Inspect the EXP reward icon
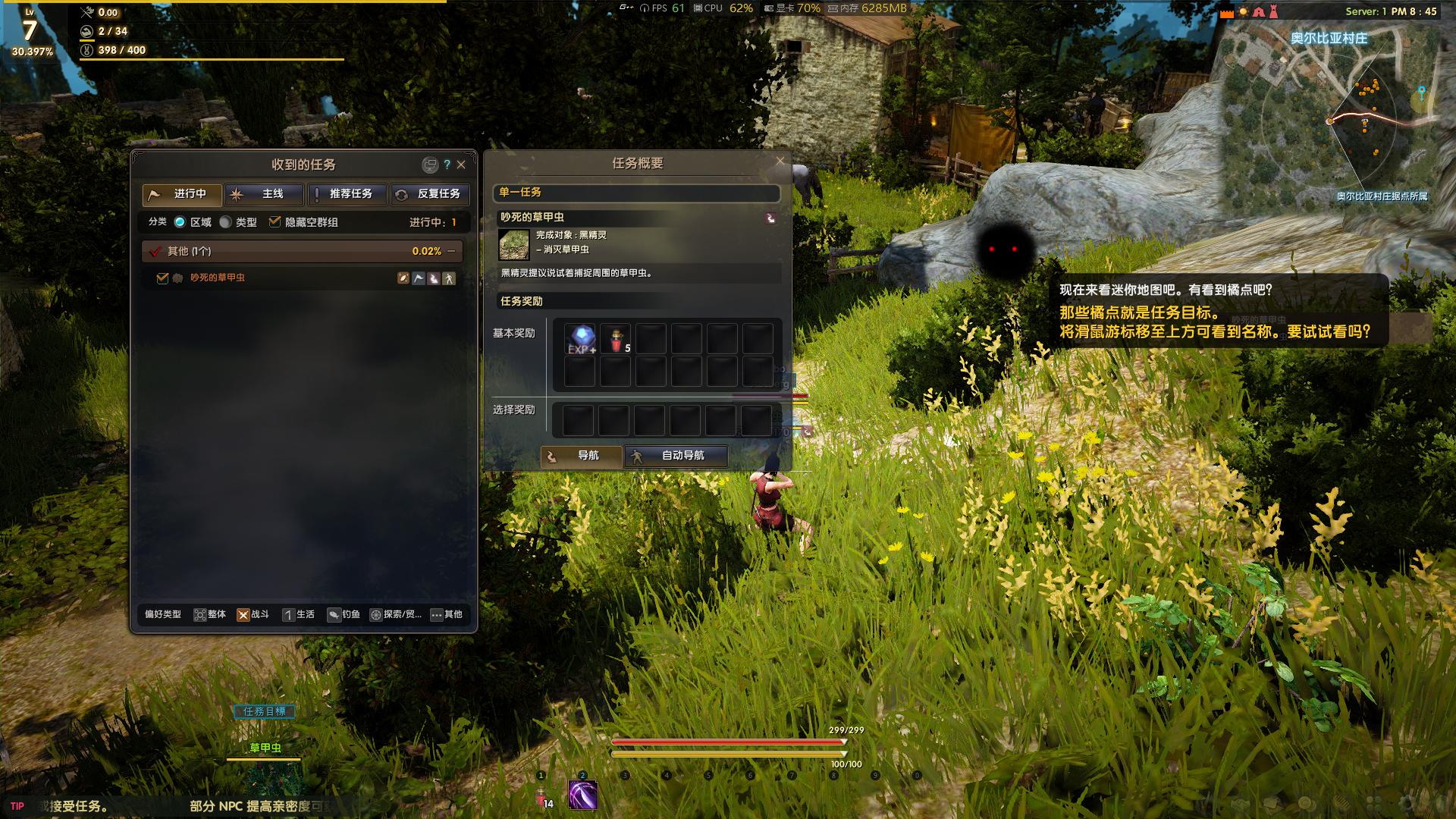1456x819 pixels. [x=582, y=339]
